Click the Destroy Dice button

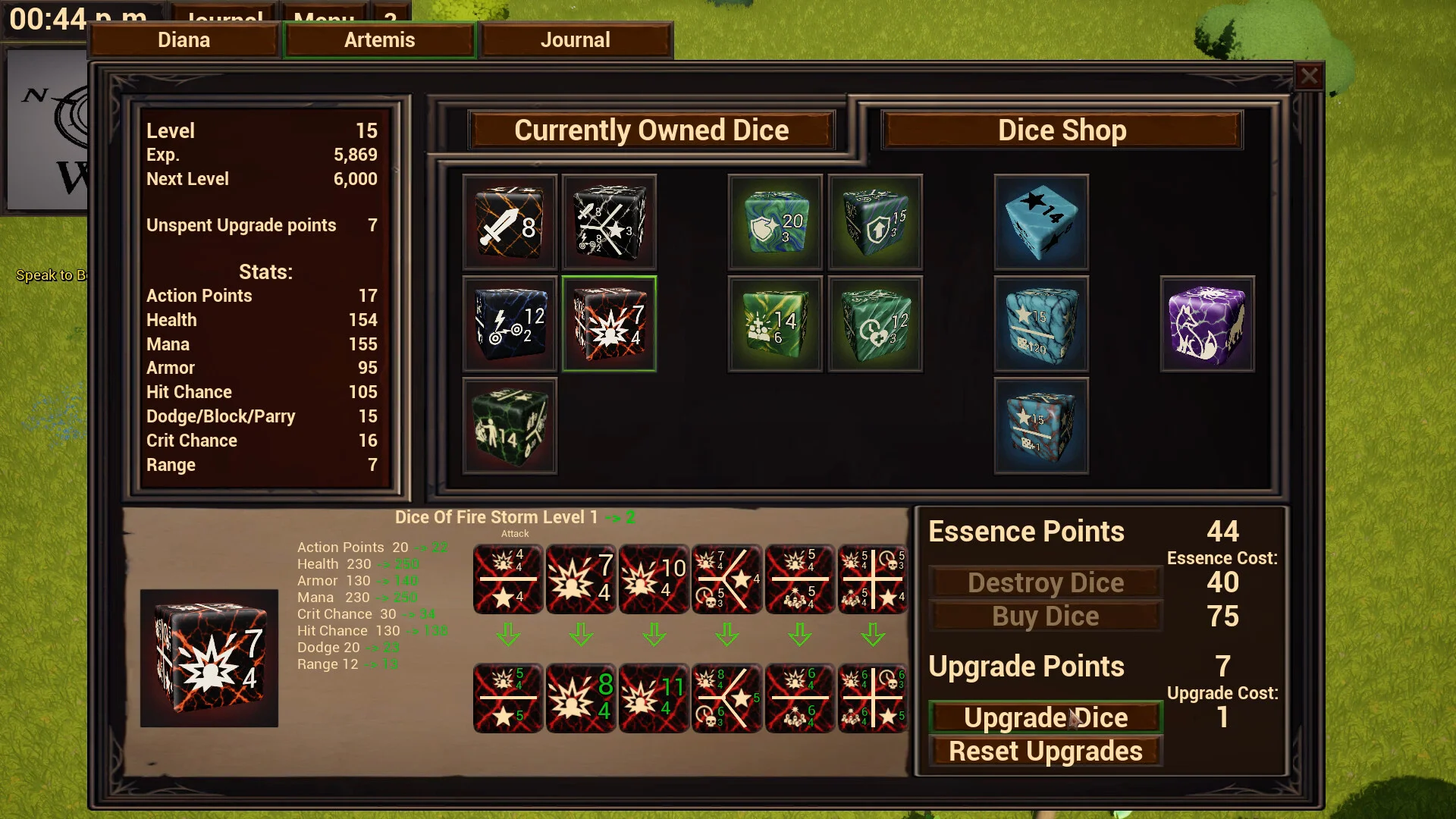pos(1046,582)
